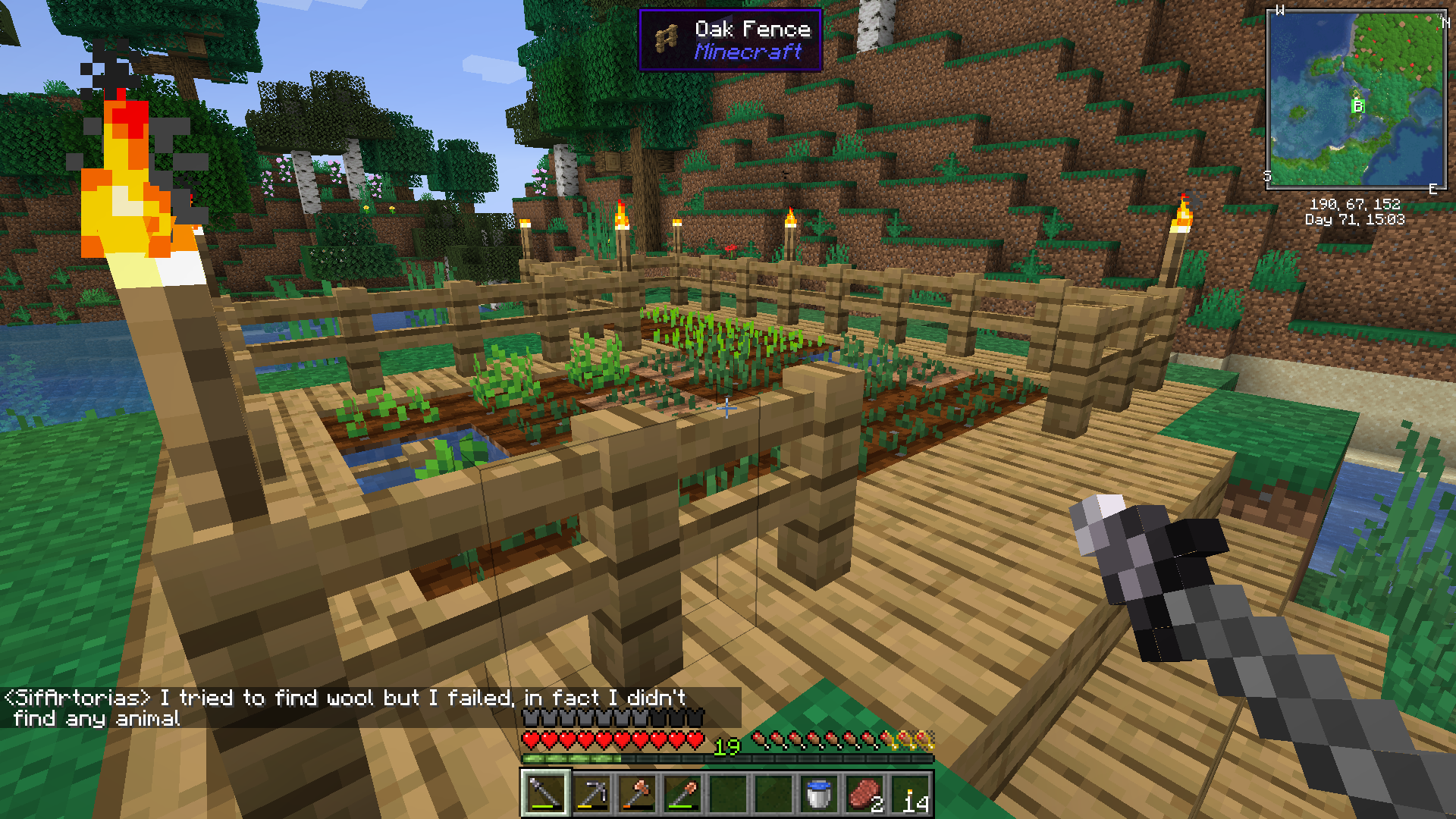Choose the copper axe in the hotbar
The image size is (1456, 819).
pos(636,794)
